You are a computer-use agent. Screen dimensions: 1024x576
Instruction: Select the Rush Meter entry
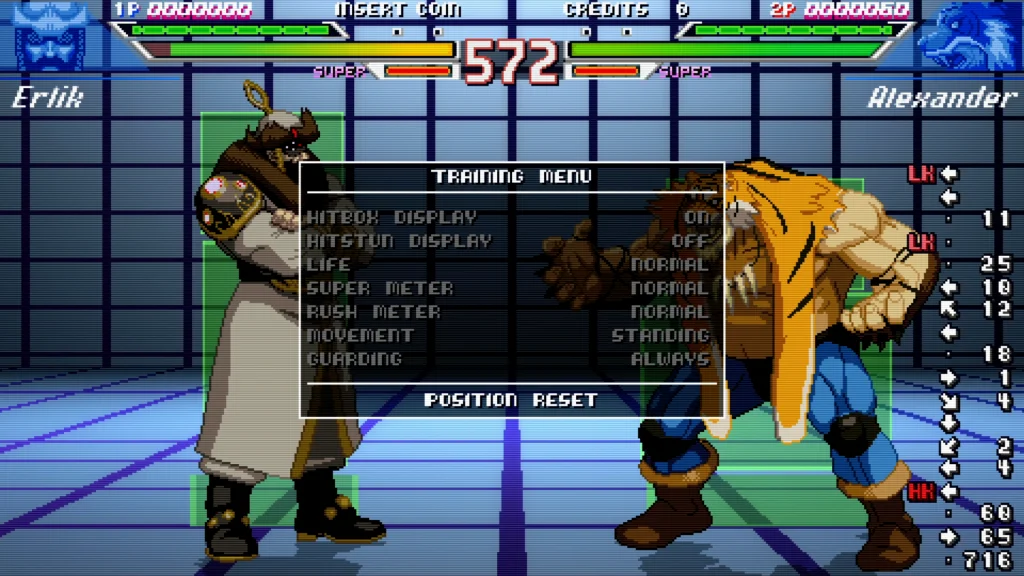click(373, 312)
